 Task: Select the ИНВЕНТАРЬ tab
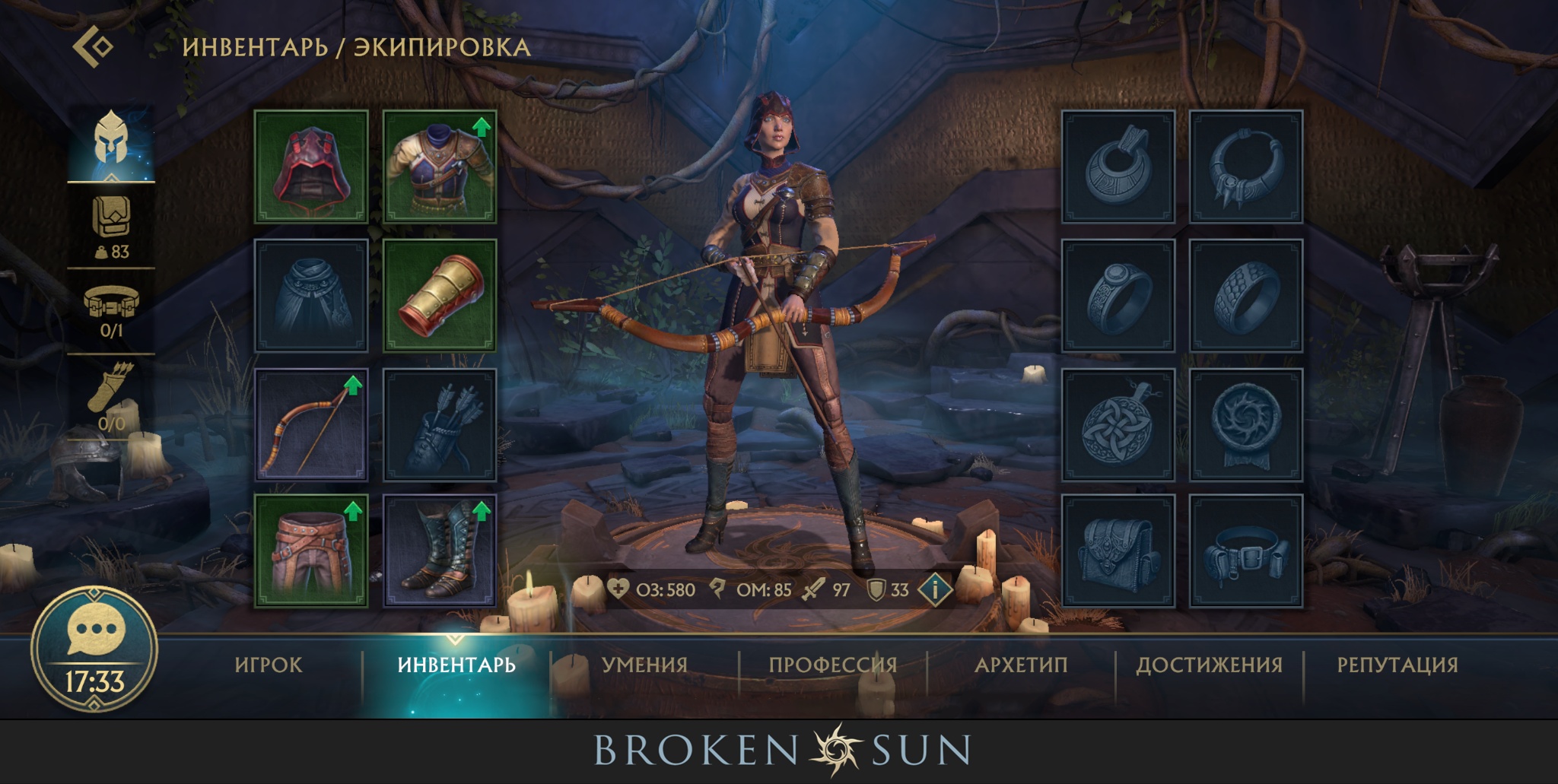click(x=456, y=665)
